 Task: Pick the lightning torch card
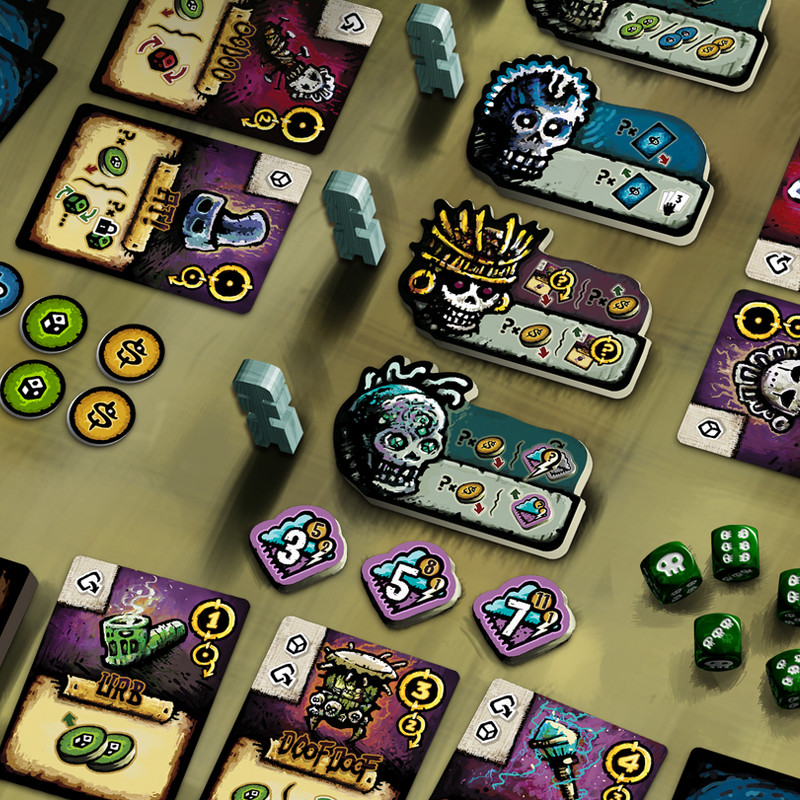560,745
